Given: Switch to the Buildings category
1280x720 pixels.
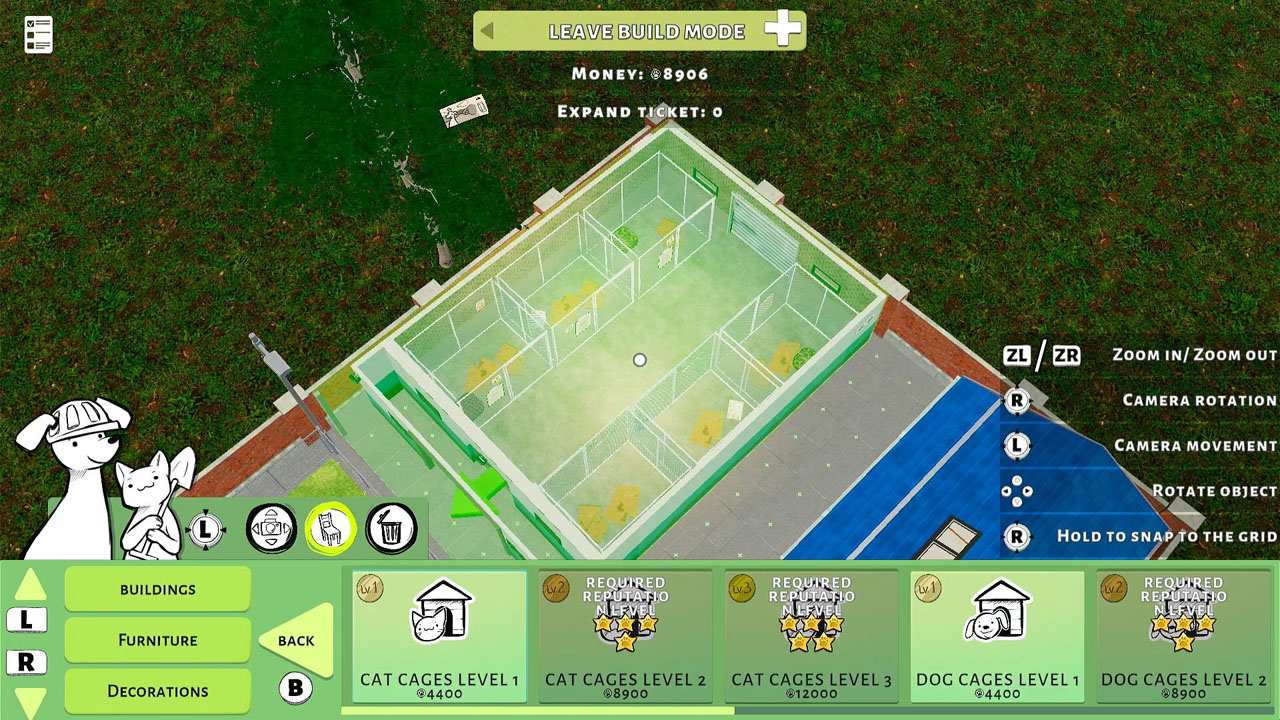Looking at the screenshot, I should [x=156, y=589].
